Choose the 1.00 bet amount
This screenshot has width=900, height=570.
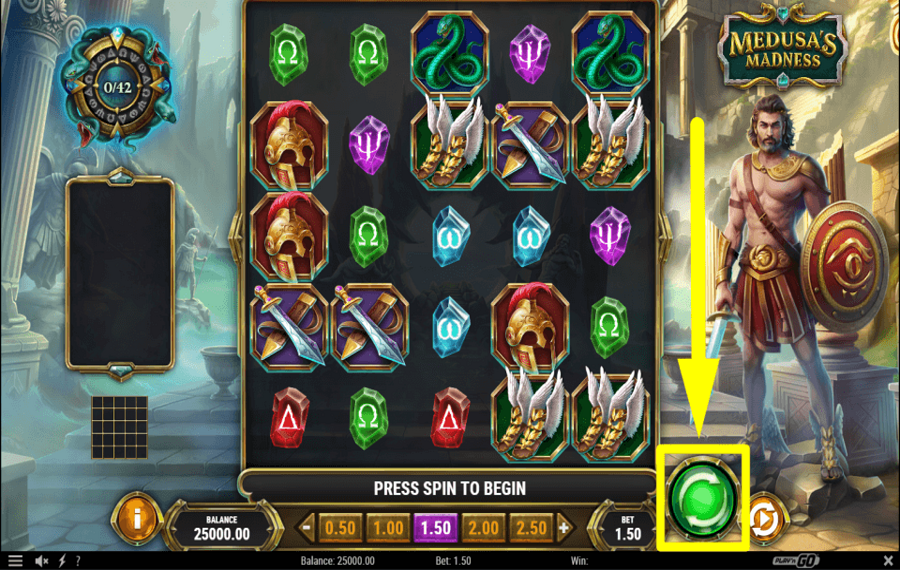pyautogui.click(x=387, y=527)
